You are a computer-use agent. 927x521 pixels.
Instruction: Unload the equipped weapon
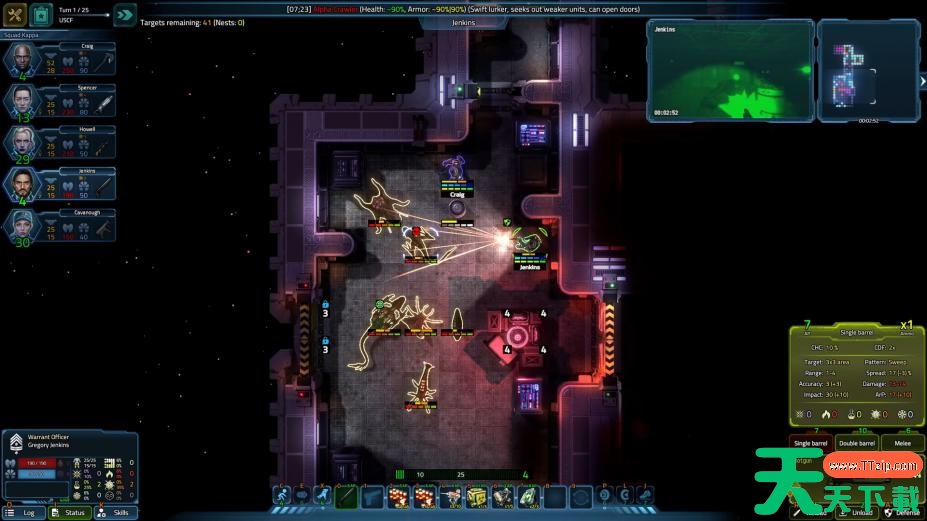(862, 512)
